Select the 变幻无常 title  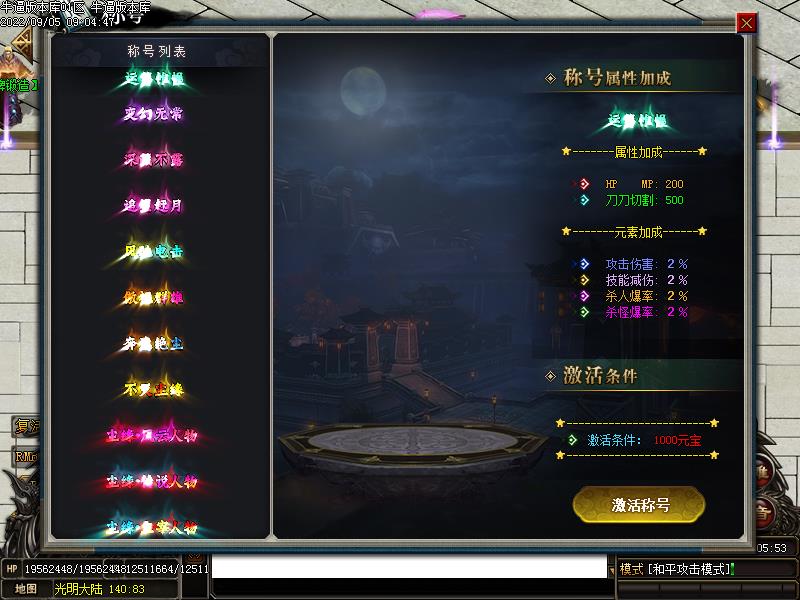[x=153, y=114]
